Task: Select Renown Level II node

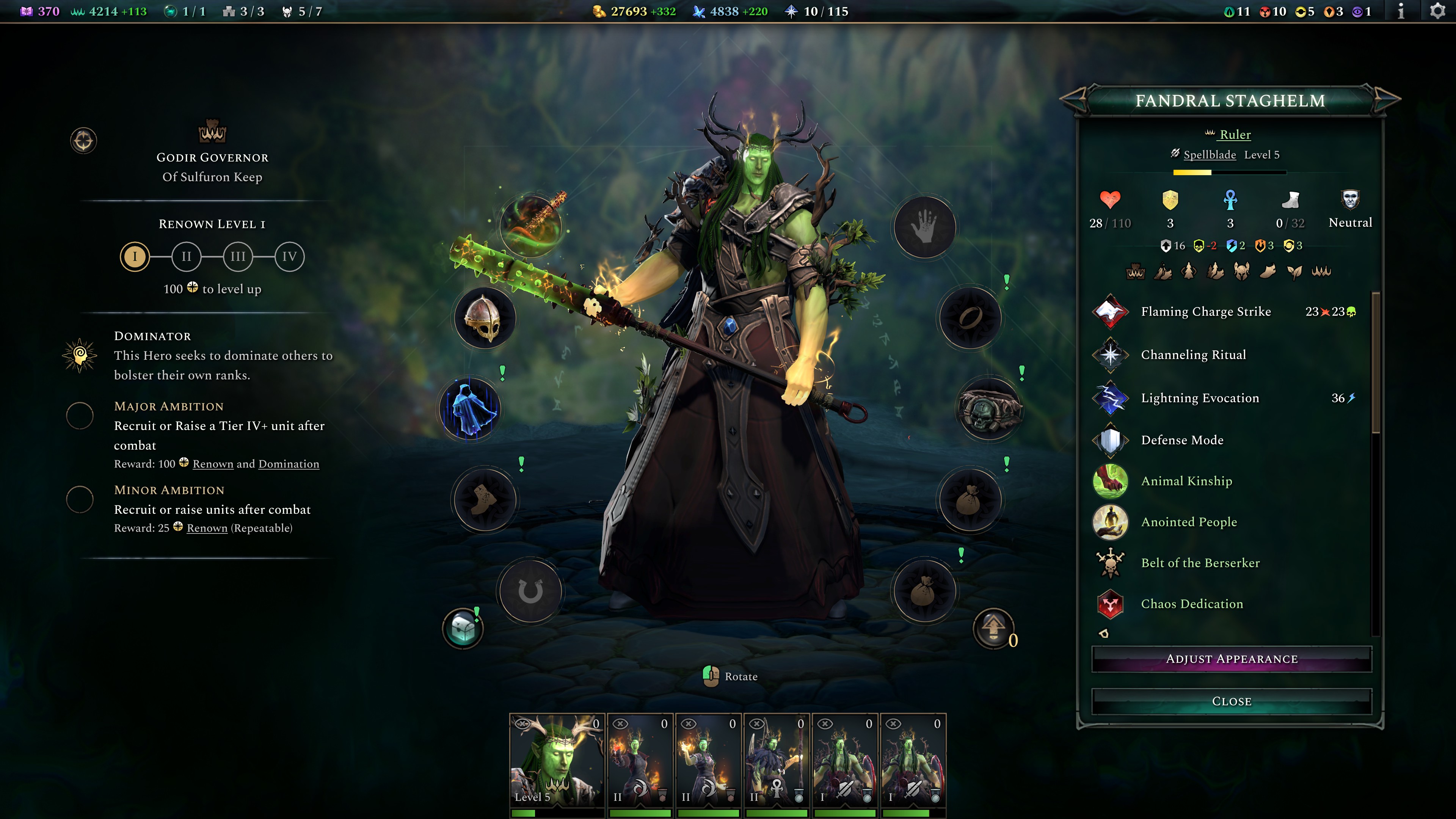Action: click(186, 257)
